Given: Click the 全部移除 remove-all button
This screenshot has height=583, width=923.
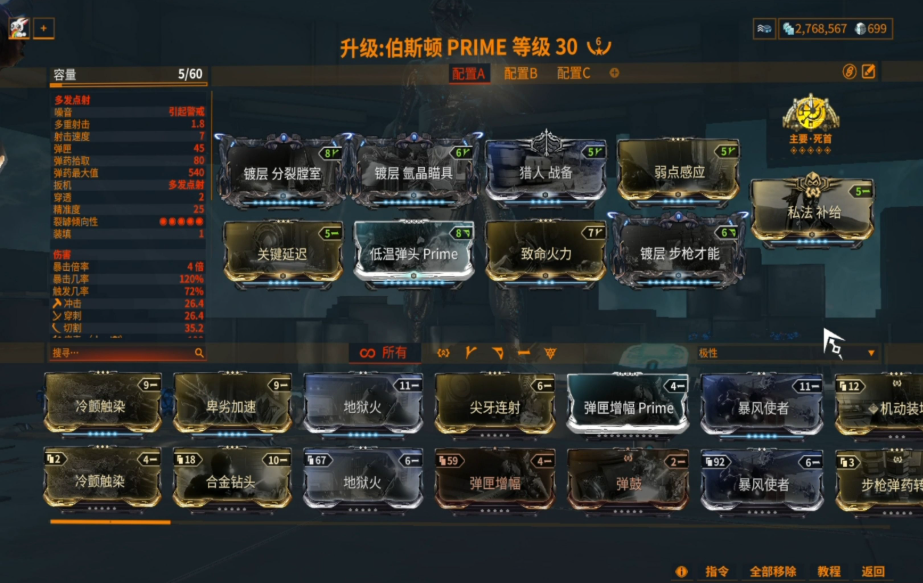Looking at the screenshot, I should click(772, 571).
